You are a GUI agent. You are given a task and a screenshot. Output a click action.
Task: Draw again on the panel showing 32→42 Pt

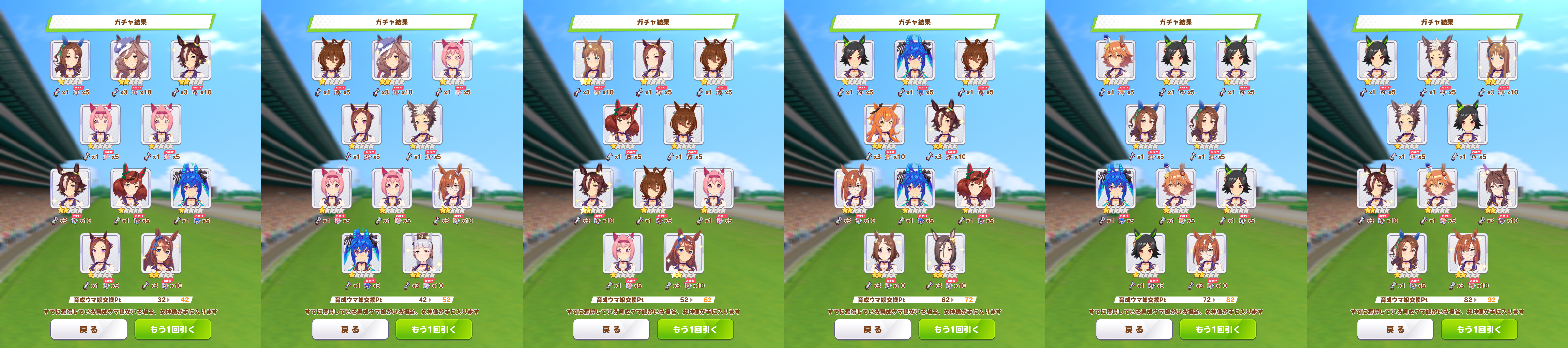click(x=172, y=329)
